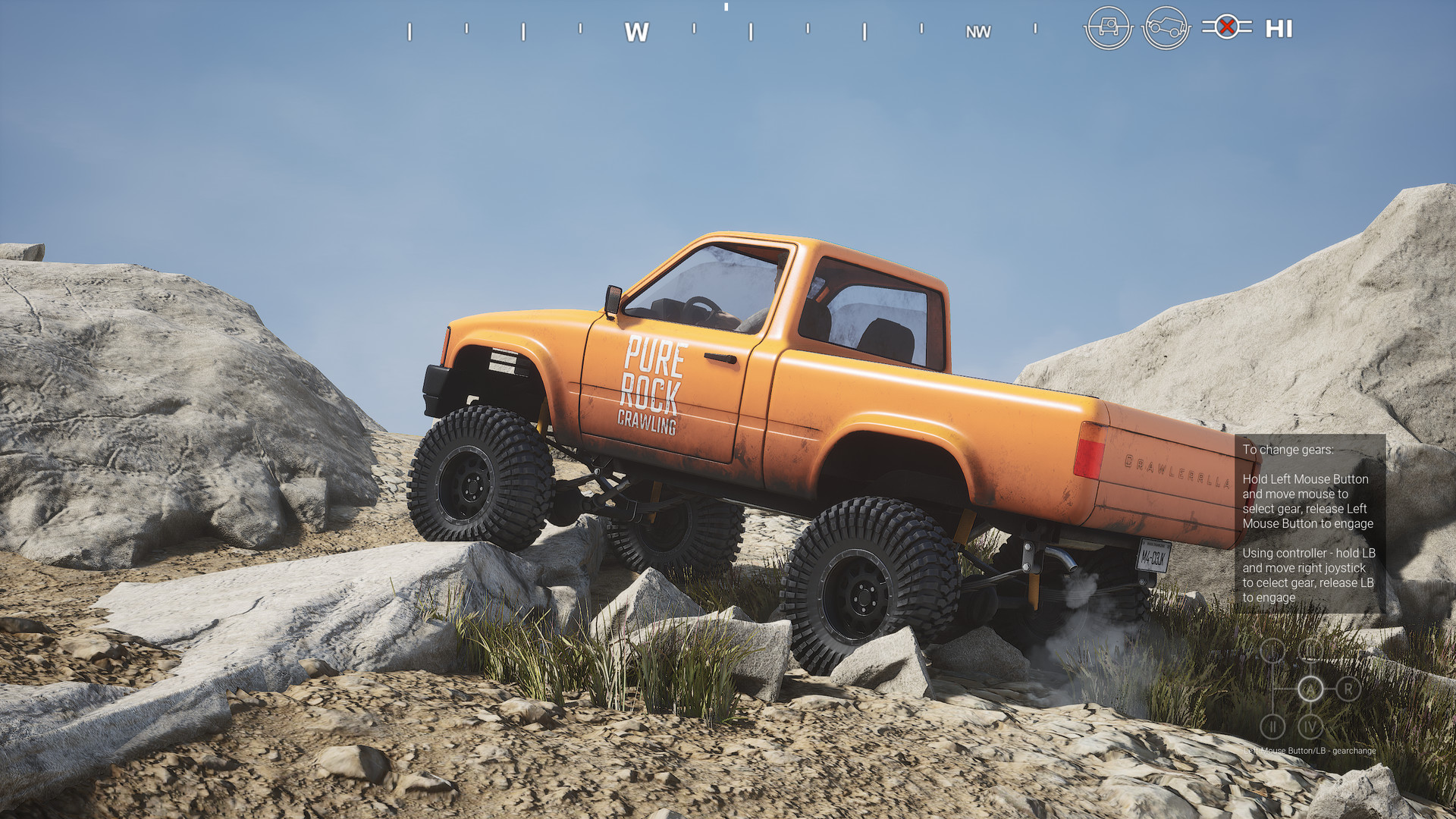1456x819 pixels.
Task: Choose second gear on the gear selector
Action: pyautogui.click(x=1272, y=726)
